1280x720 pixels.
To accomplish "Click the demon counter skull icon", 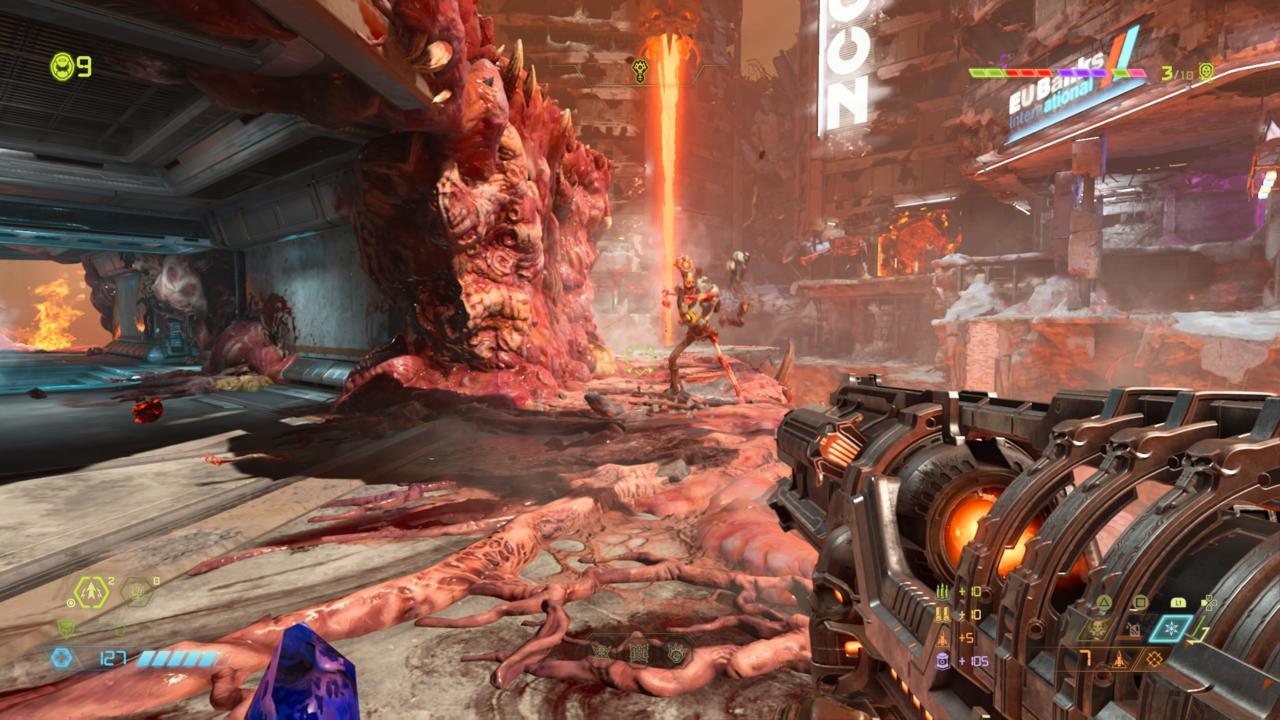I will point(1206,72).
